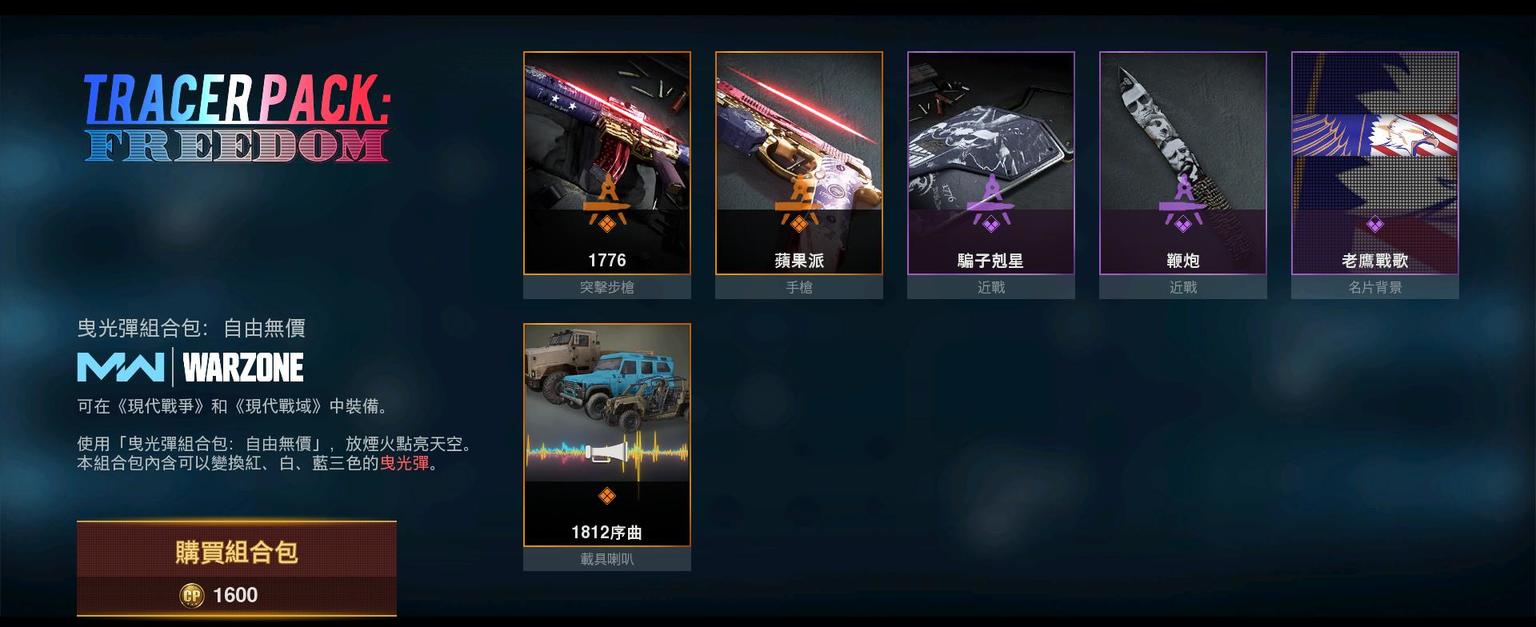Choose the 蘋果派 pistol blueprint card
The width and height of the screenshot is (1536, 627).
tap(799, 163)
